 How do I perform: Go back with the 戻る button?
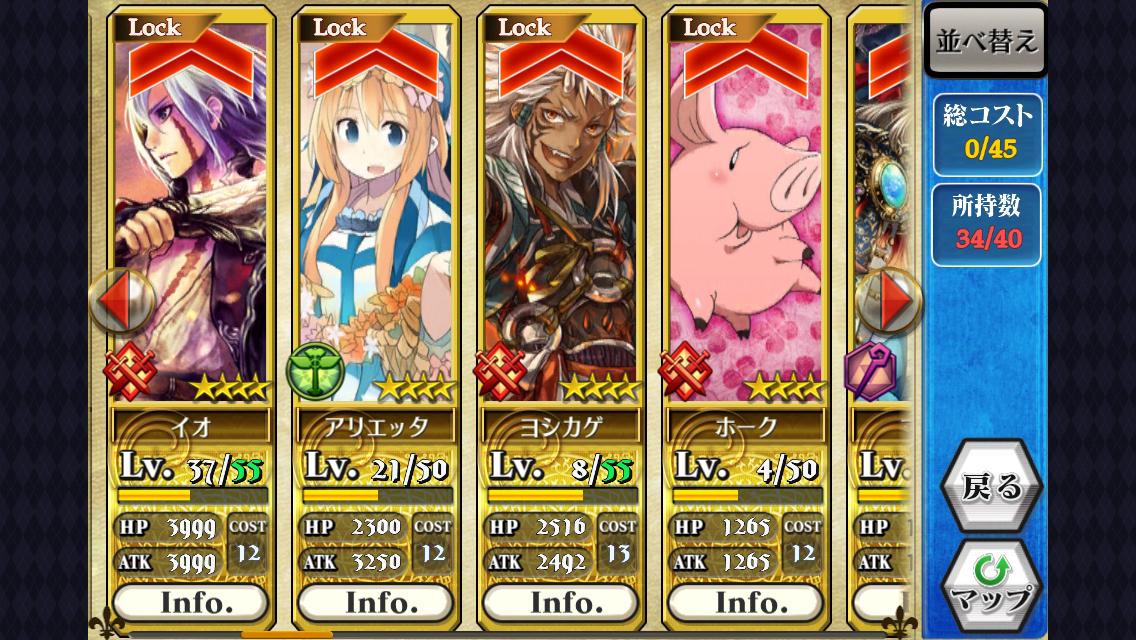[x=991, y=486]
